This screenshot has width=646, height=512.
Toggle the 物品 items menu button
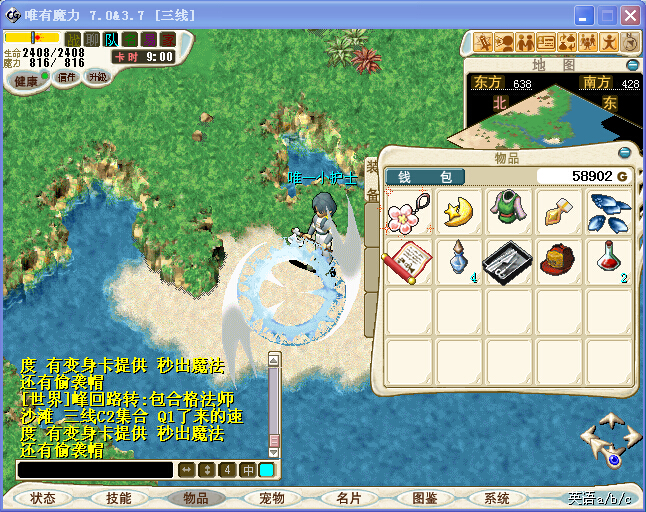point(196,498)
